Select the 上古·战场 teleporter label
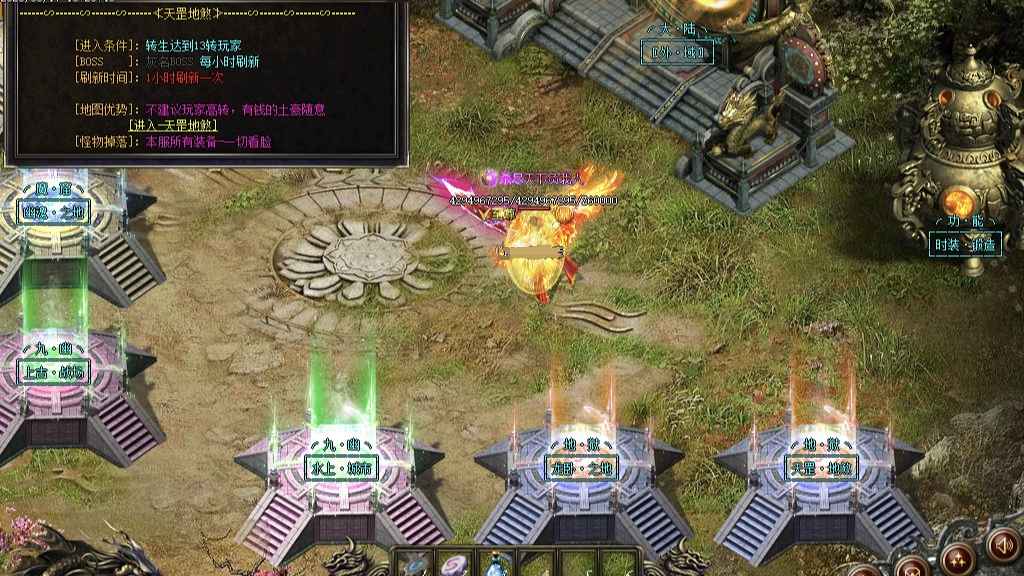This screenshot has height=576, width=1024. [x=54, y=372]
